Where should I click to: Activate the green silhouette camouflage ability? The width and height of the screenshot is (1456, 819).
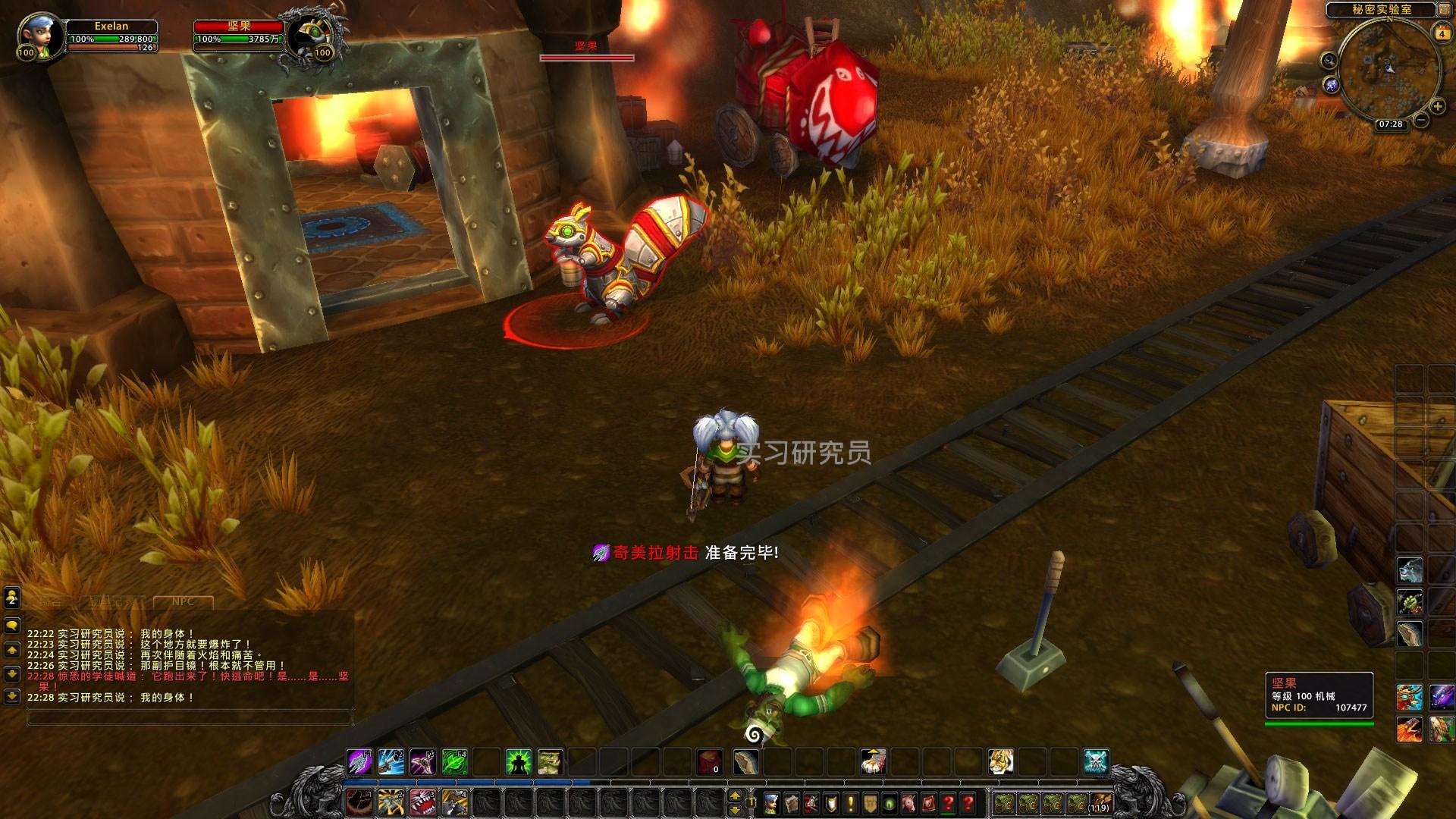pos(519,762)
